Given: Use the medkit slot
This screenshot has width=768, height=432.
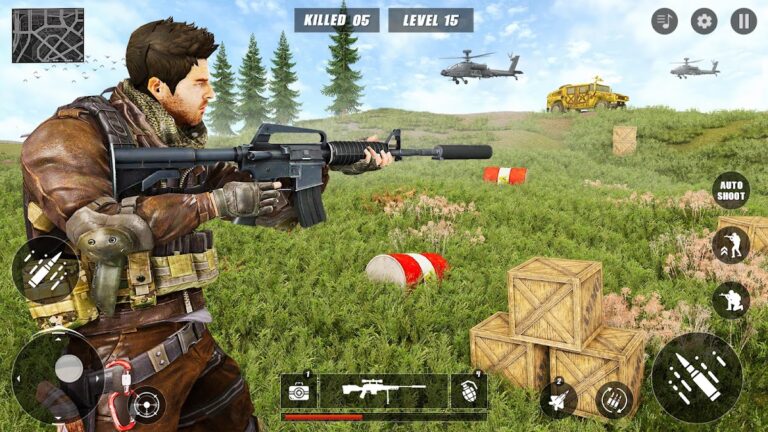Looking at the screenshot, I should [299, 391].
